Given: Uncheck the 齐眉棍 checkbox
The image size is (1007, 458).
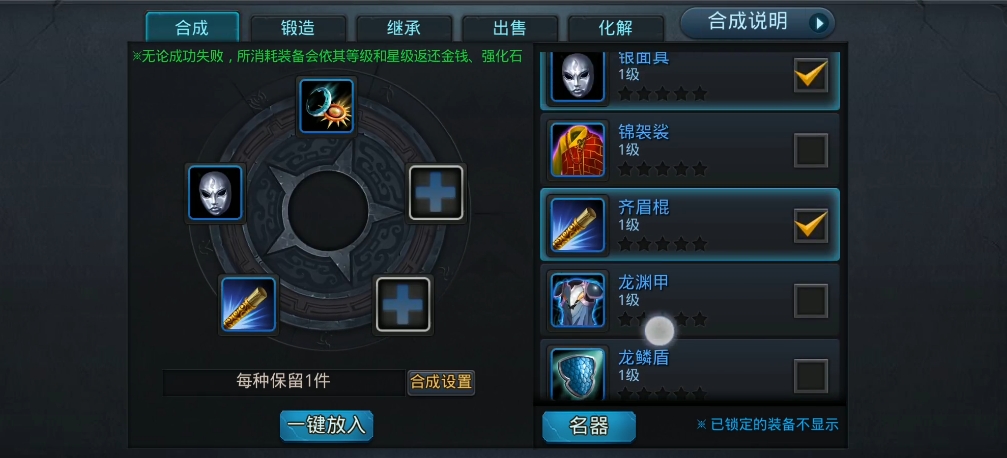Looking at the screenshot, I should point(811,225).
